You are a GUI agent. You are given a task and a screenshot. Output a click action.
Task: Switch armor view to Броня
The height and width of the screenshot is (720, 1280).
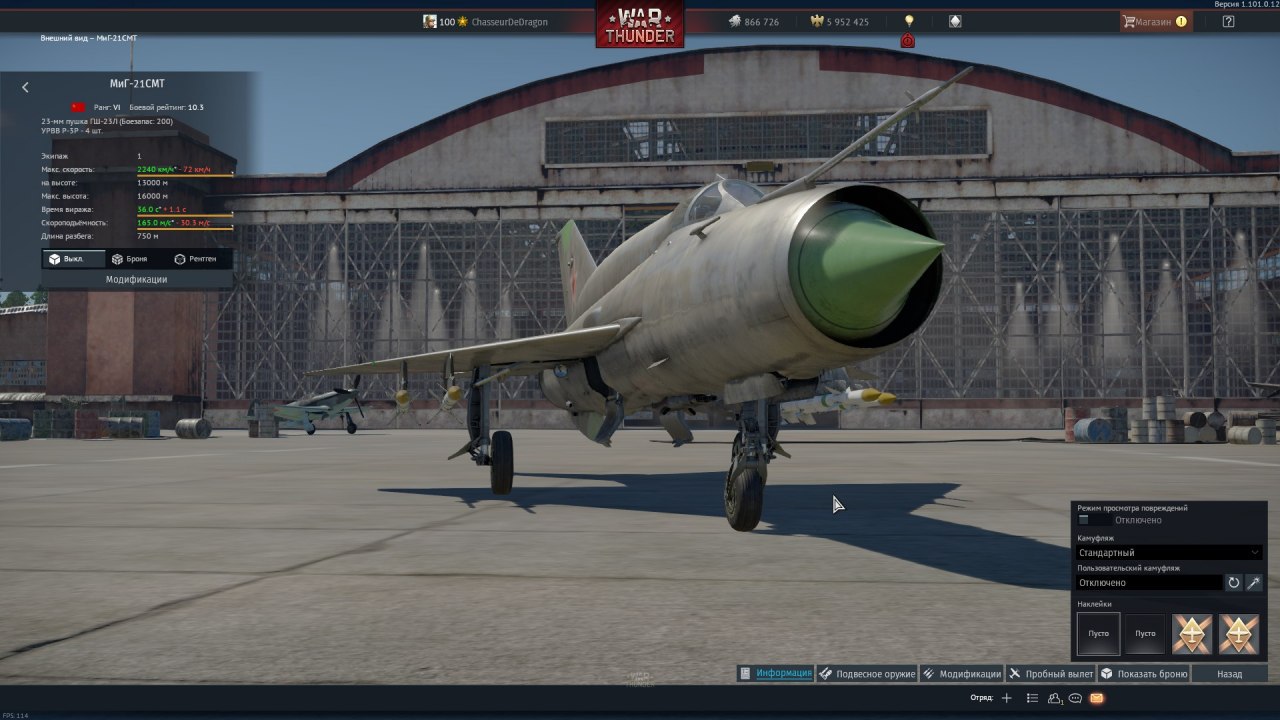129,259
